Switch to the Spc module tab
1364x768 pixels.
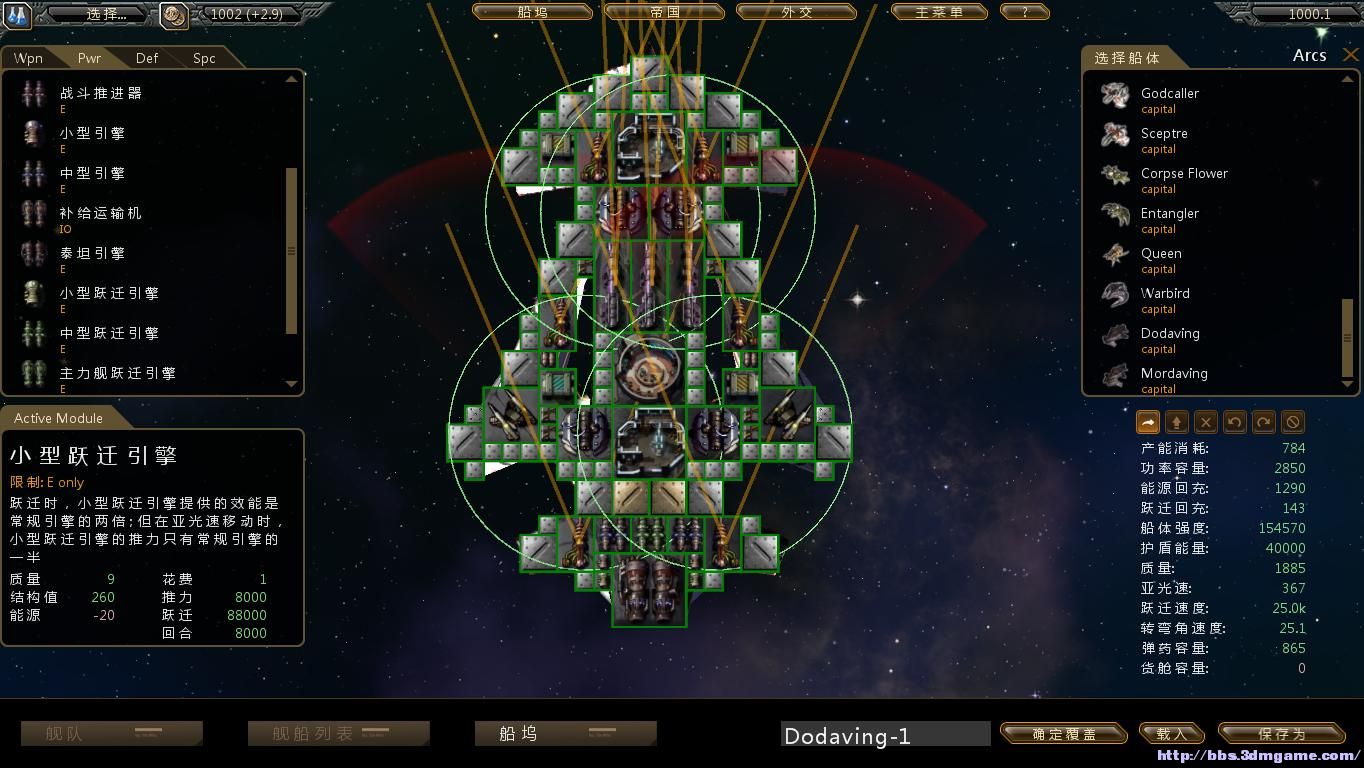click(204, 58)
